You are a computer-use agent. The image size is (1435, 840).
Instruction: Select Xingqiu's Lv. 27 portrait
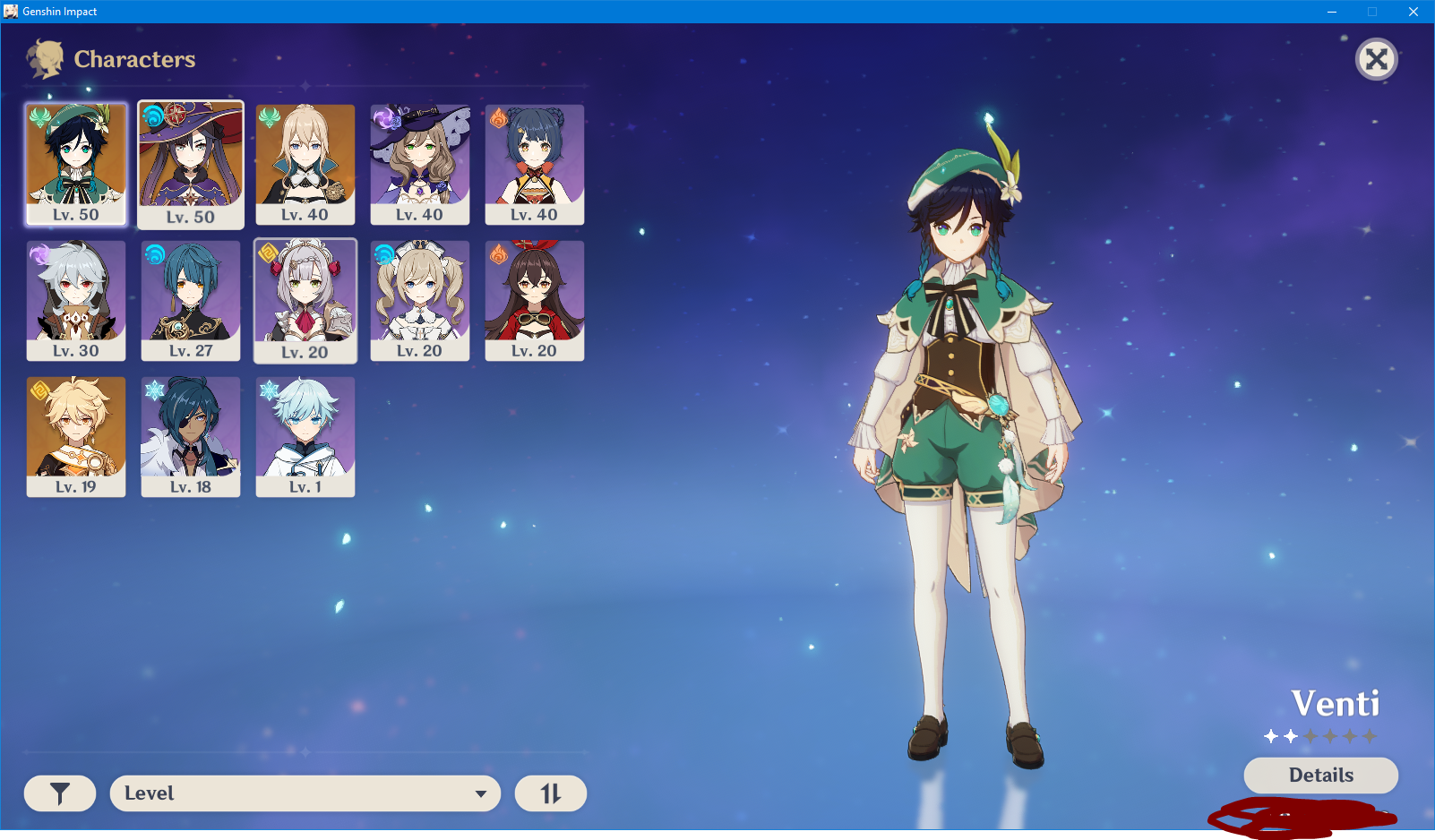[191, 299]
